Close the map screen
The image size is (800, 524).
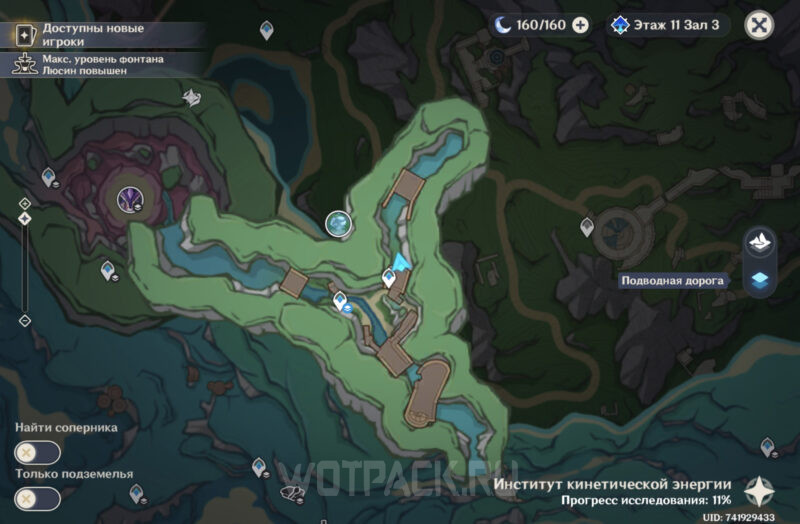click(762, 25)
